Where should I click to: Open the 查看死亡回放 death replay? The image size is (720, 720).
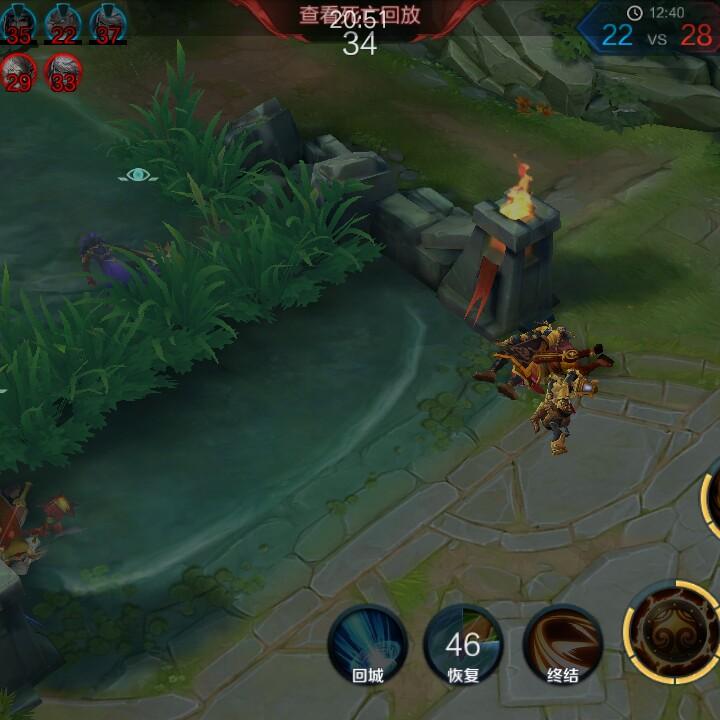point(358,15)
